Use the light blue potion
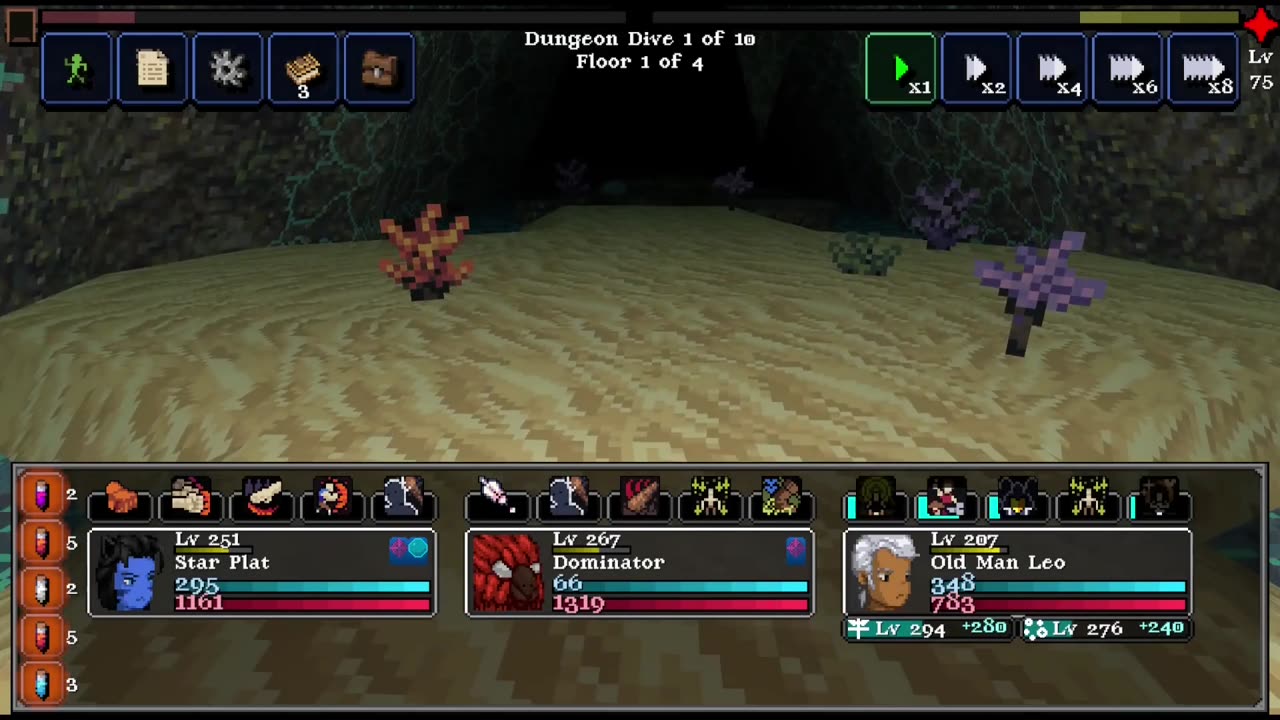This screenshot has width=1280, height=720. click(x=42, y=684)
